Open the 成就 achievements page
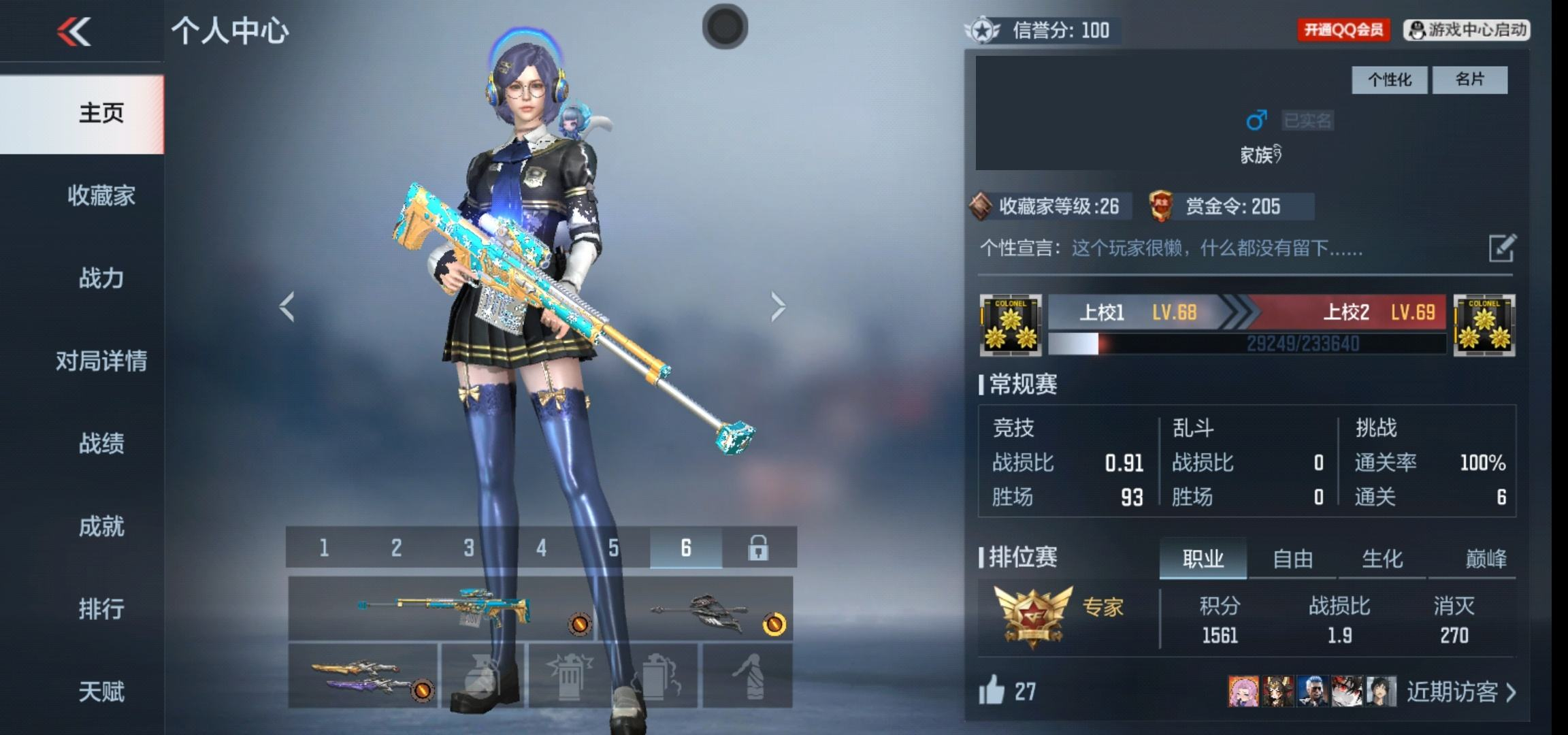1568x735 pixels. 101,526
